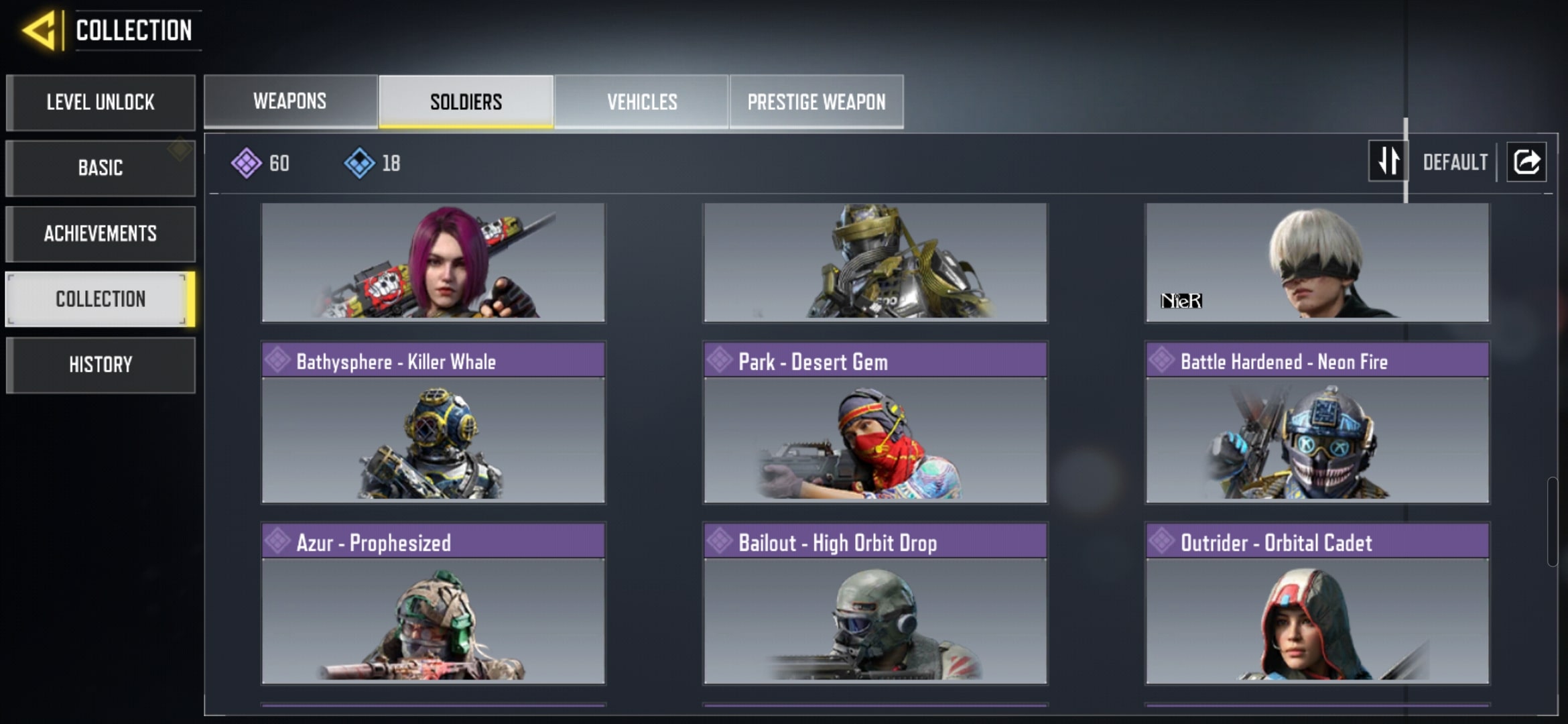Select the NieR blindfolded soldier card

point(1317,263)
